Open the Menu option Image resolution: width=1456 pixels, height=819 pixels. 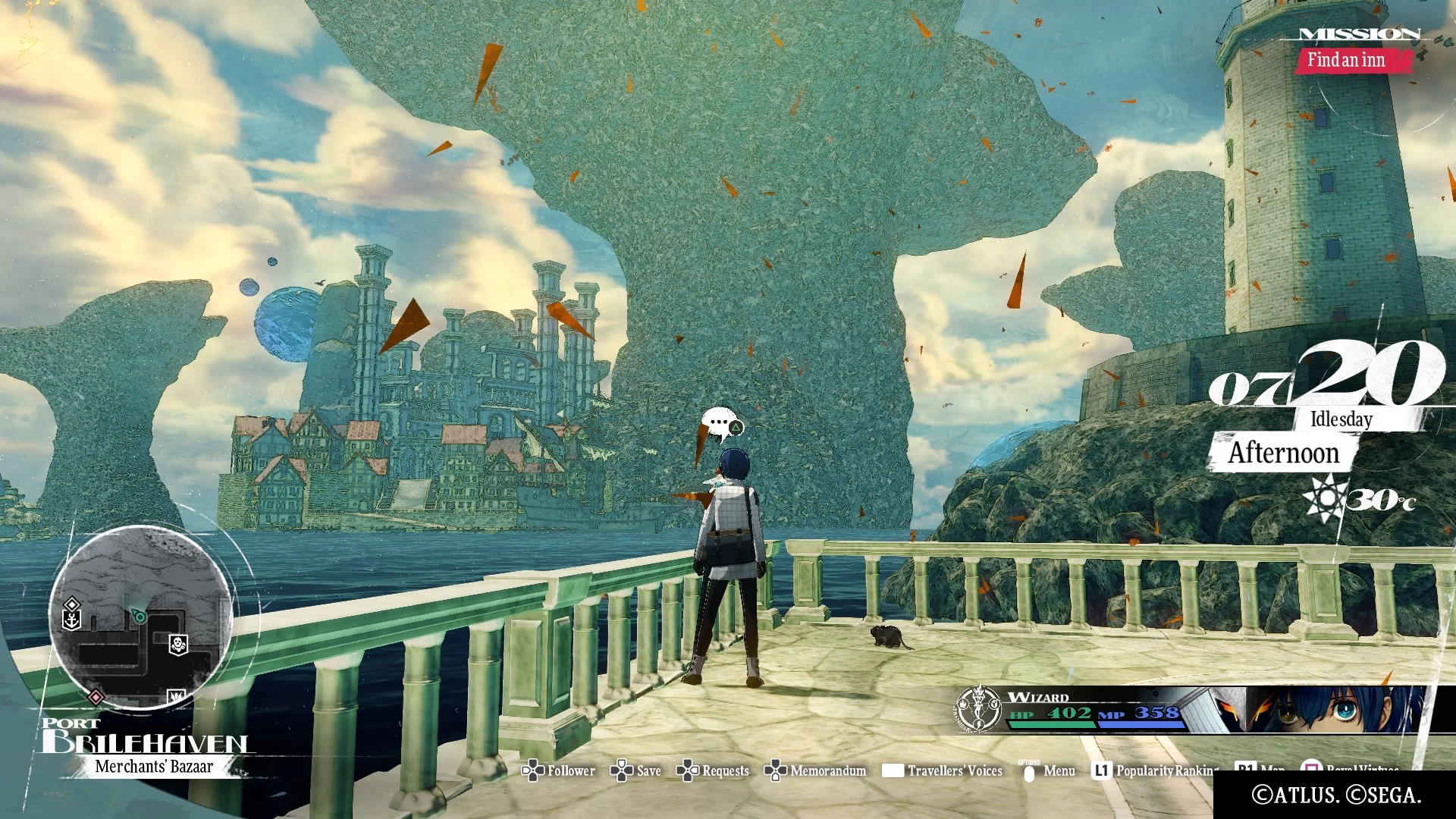pos(1049,771)
